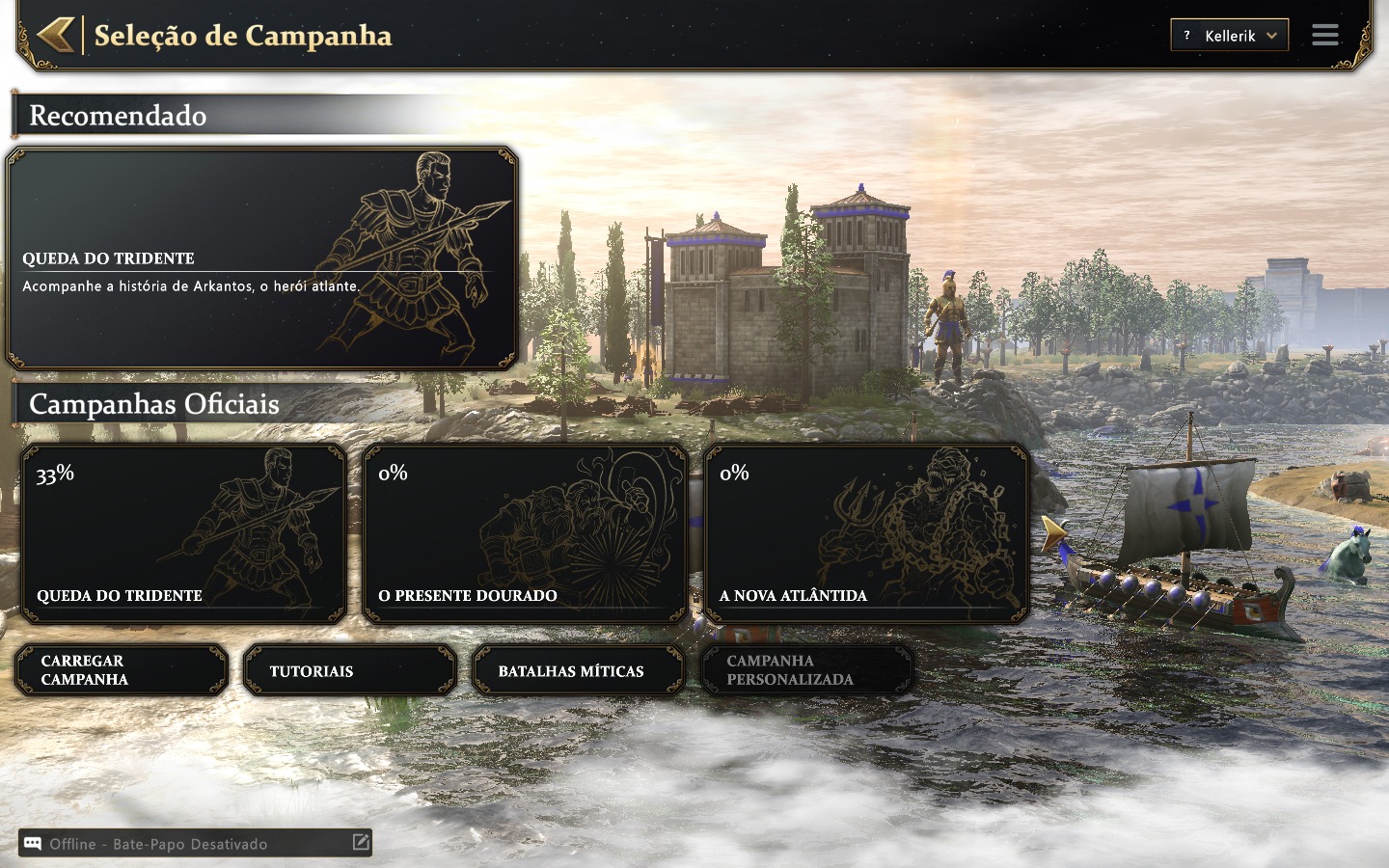
Task: Click the offline chat bar
Action: [183, 844]
